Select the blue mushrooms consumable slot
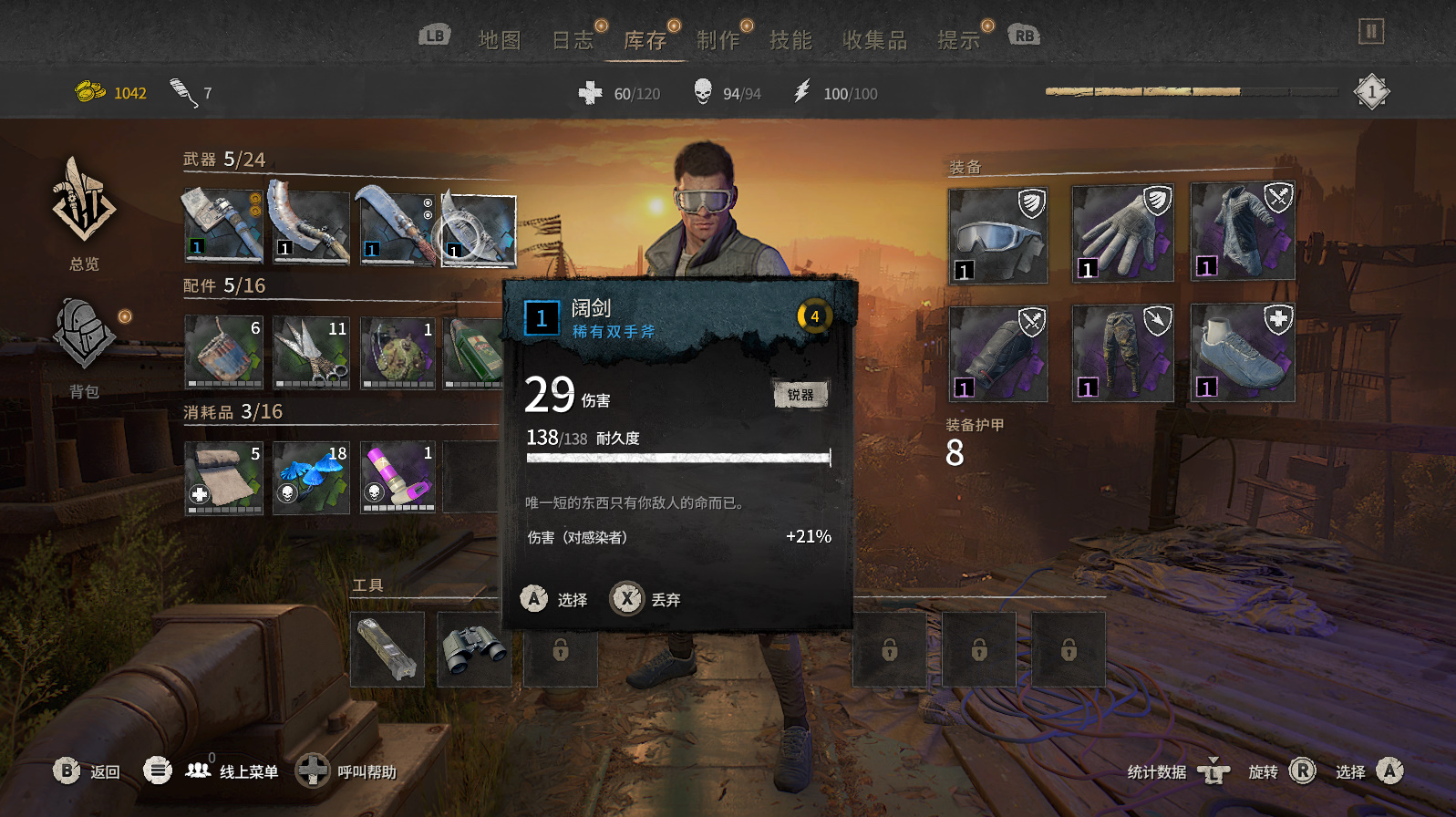 pyautogui.click(x=311, y=478)
